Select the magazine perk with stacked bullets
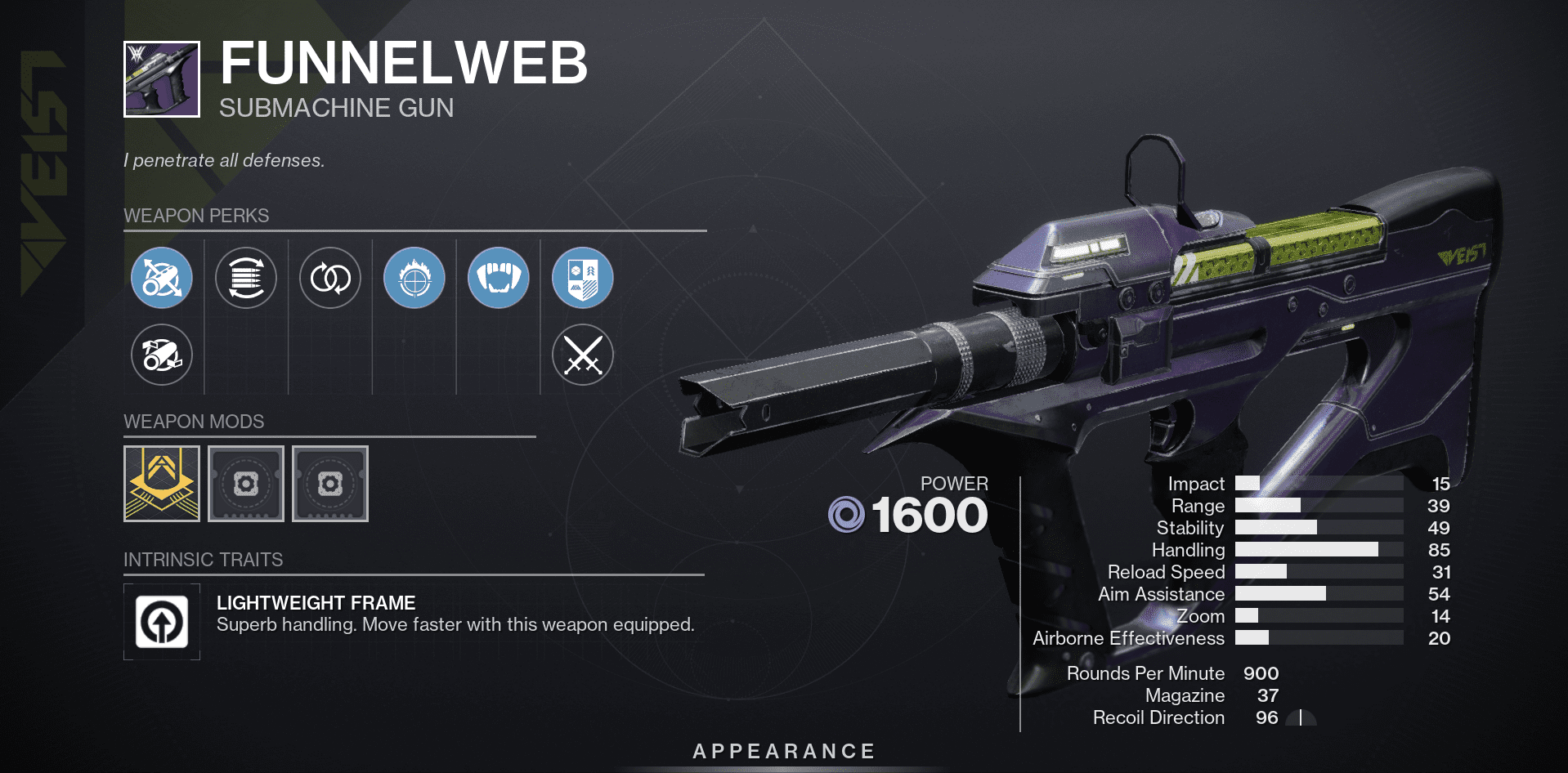 [x=246, y=278]
